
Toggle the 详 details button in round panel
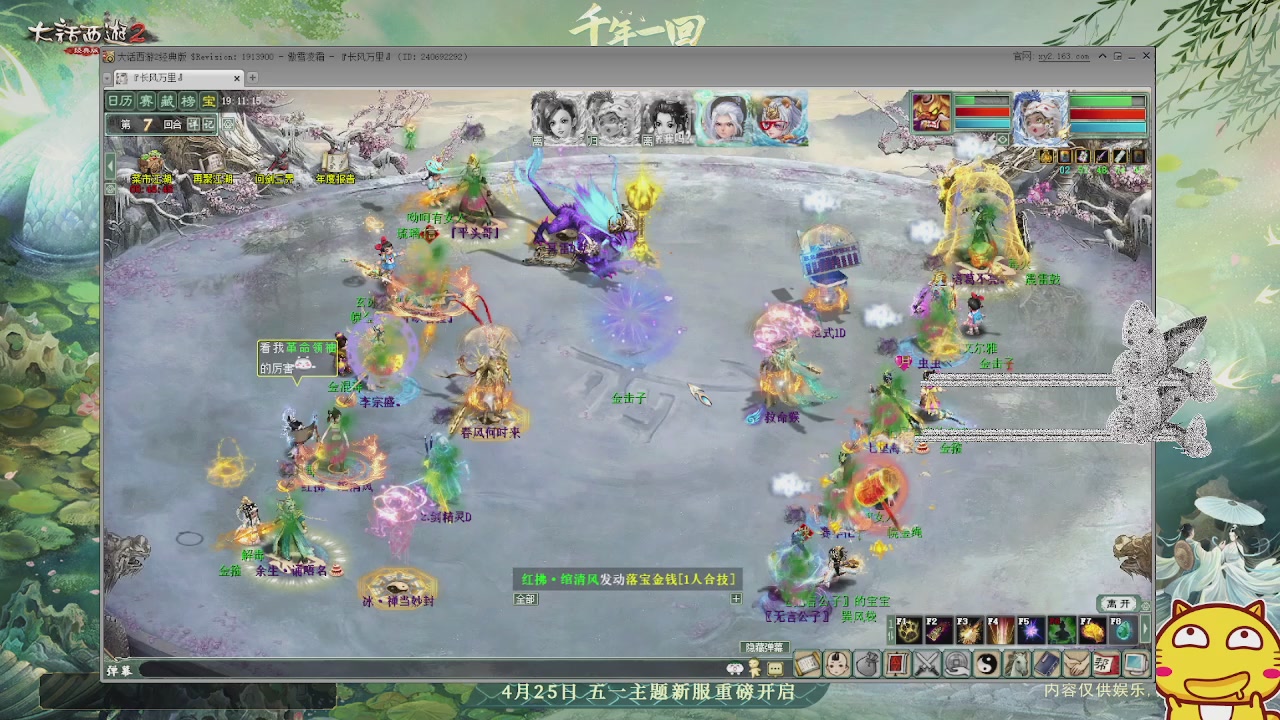191,125
